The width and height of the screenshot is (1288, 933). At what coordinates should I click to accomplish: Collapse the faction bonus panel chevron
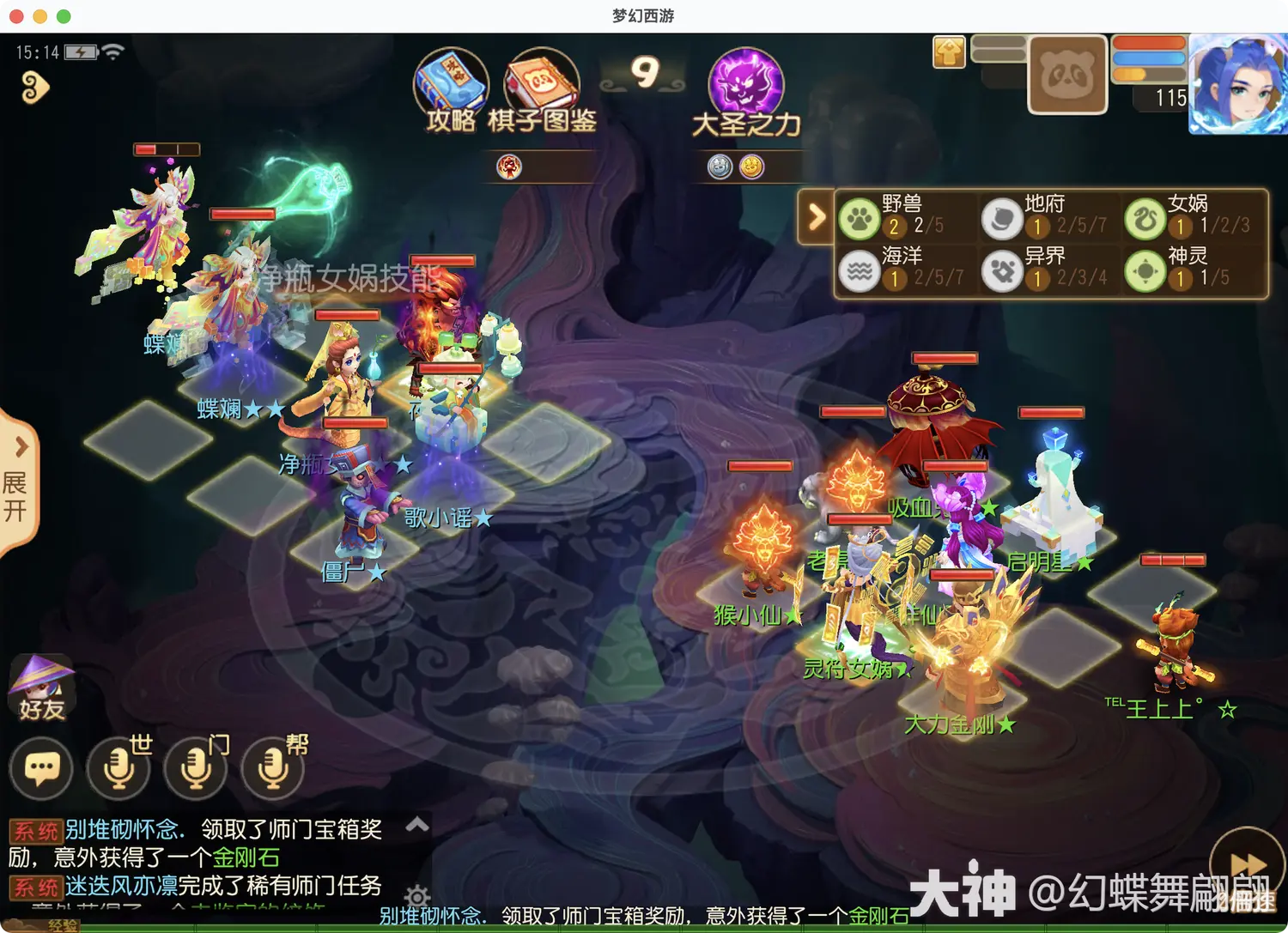point(817,217)
